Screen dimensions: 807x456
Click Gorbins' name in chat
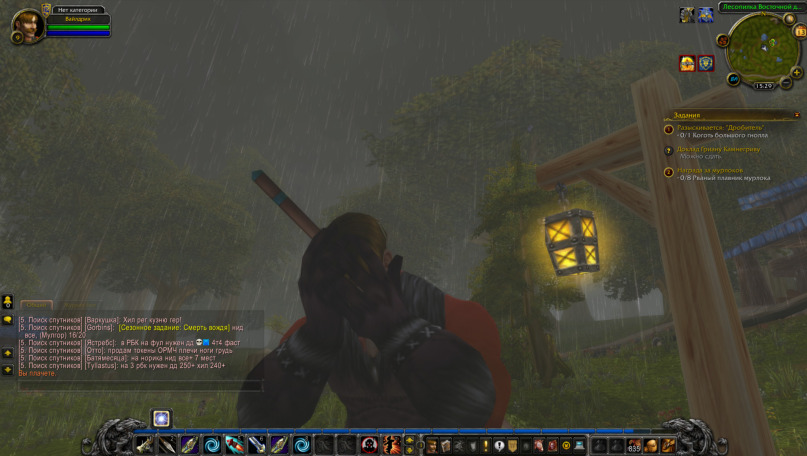coord(99,327)
